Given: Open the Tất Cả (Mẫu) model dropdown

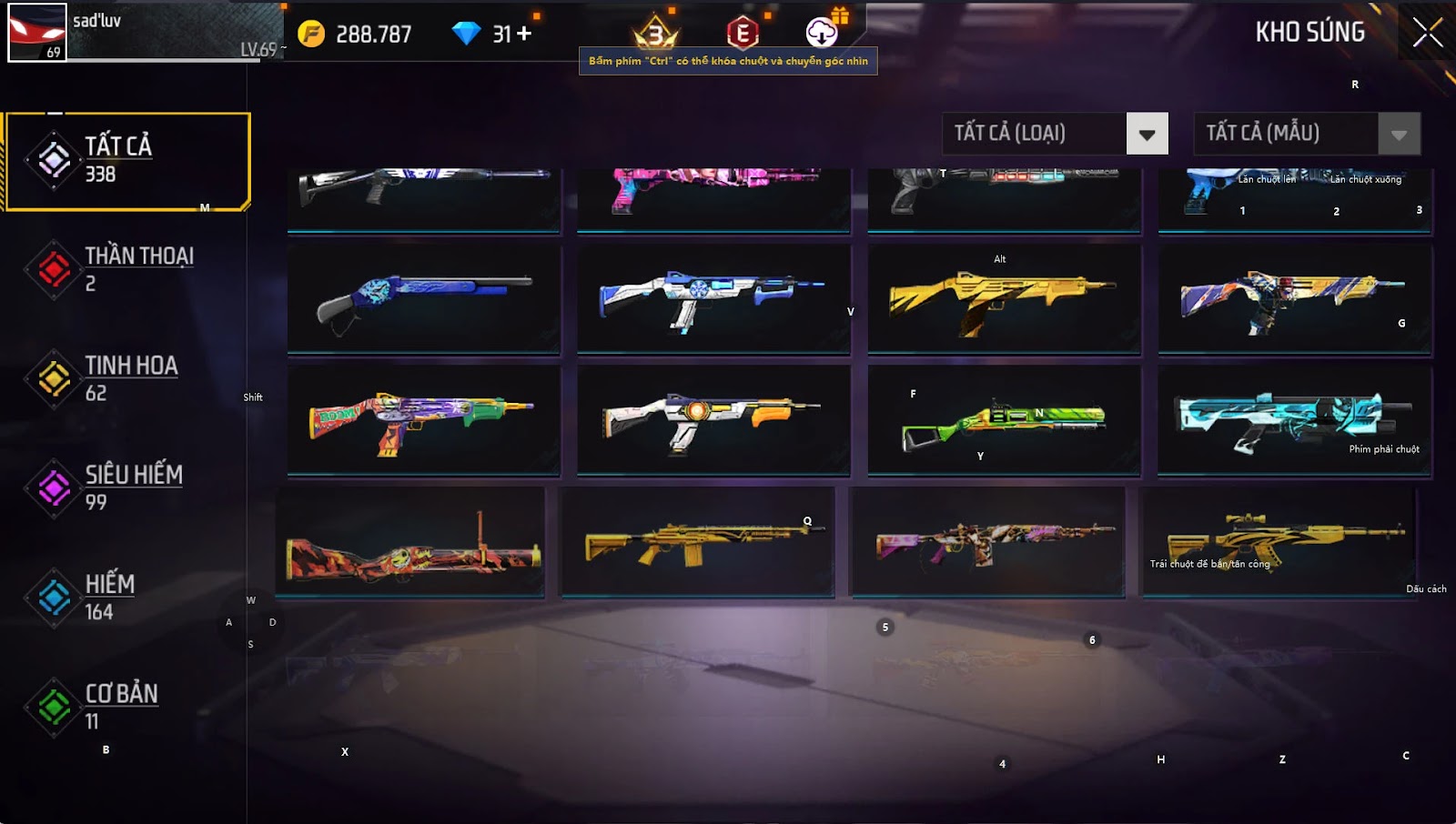Looking at the screenshot, I should (x=1399, y=135).
